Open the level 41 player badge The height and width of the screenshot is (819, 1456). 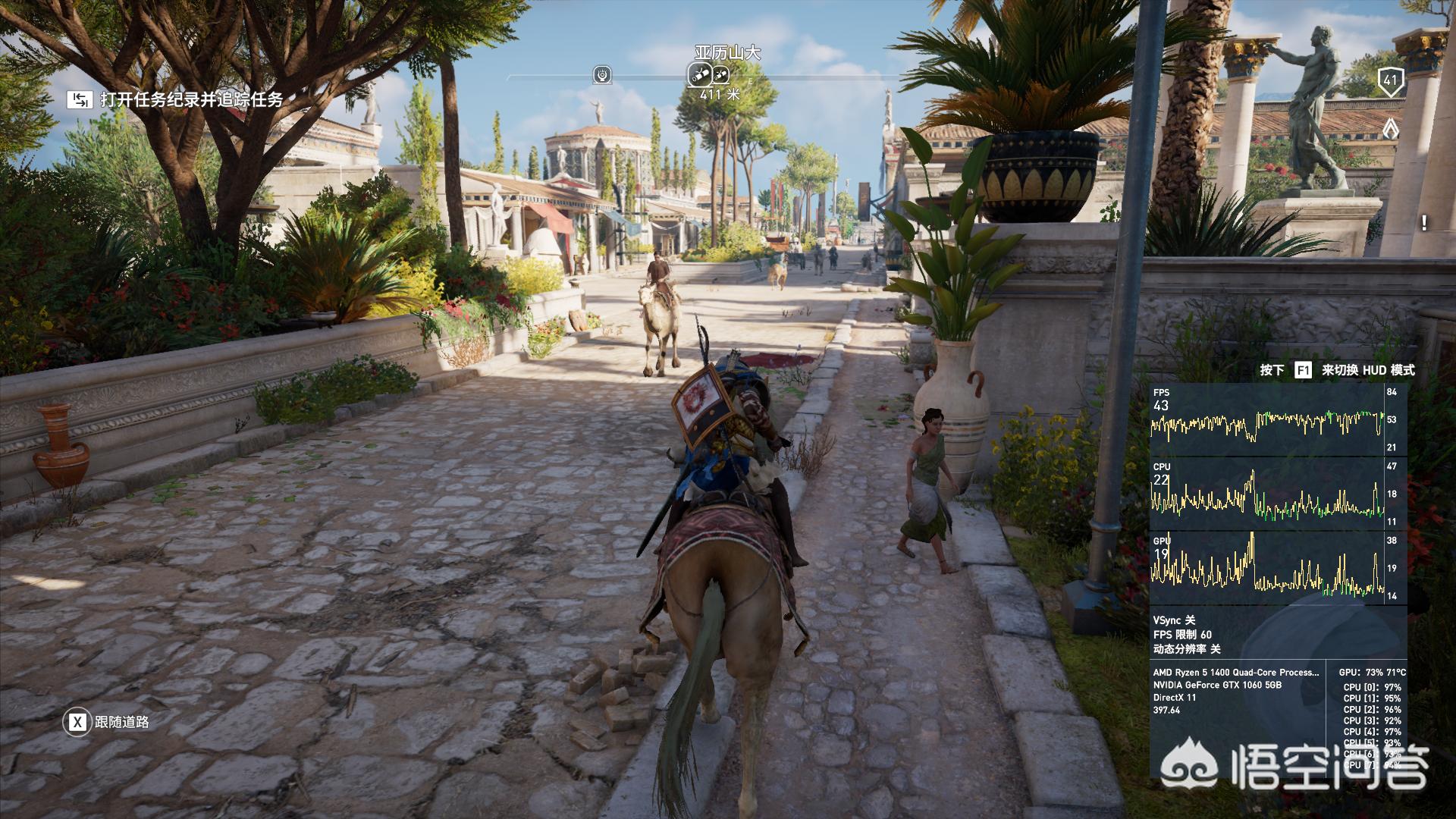click(1390, 80)
